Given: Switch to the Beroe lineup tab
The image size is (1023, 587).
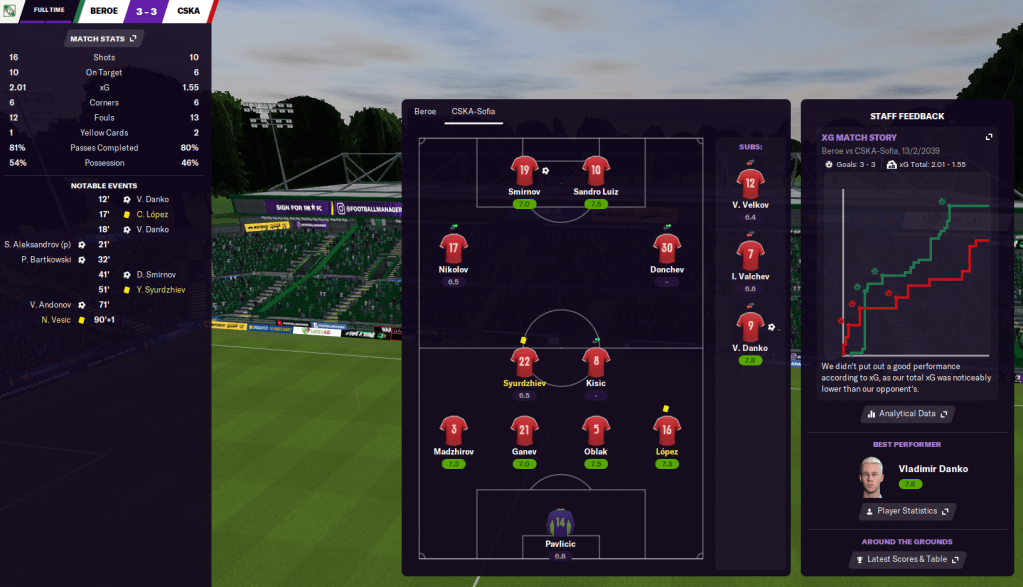Looking at the screenshot, I should click(x=425, y=111).
